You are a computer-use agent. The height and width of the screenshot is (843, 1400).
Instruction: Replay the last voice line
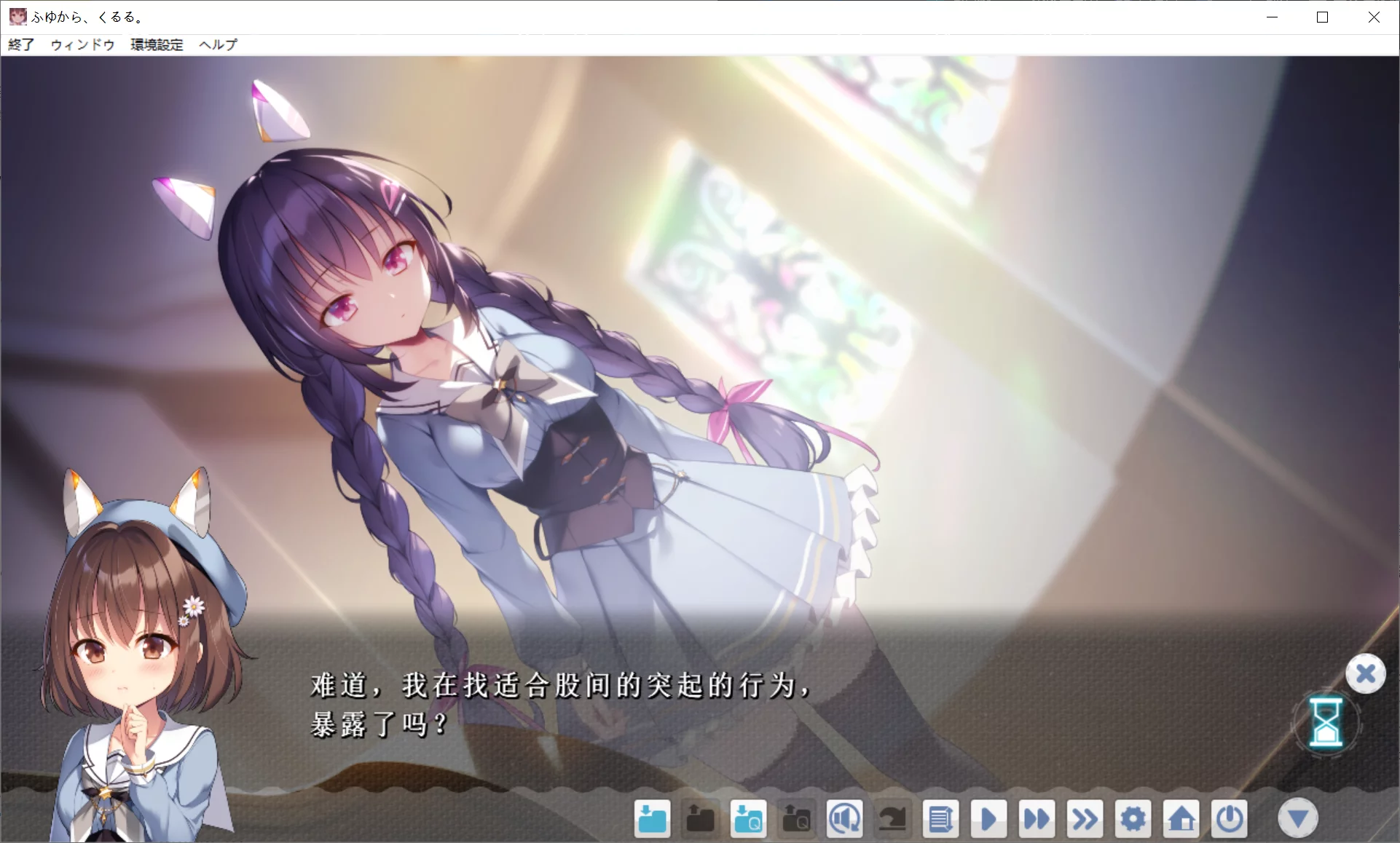tap(844, 818)
